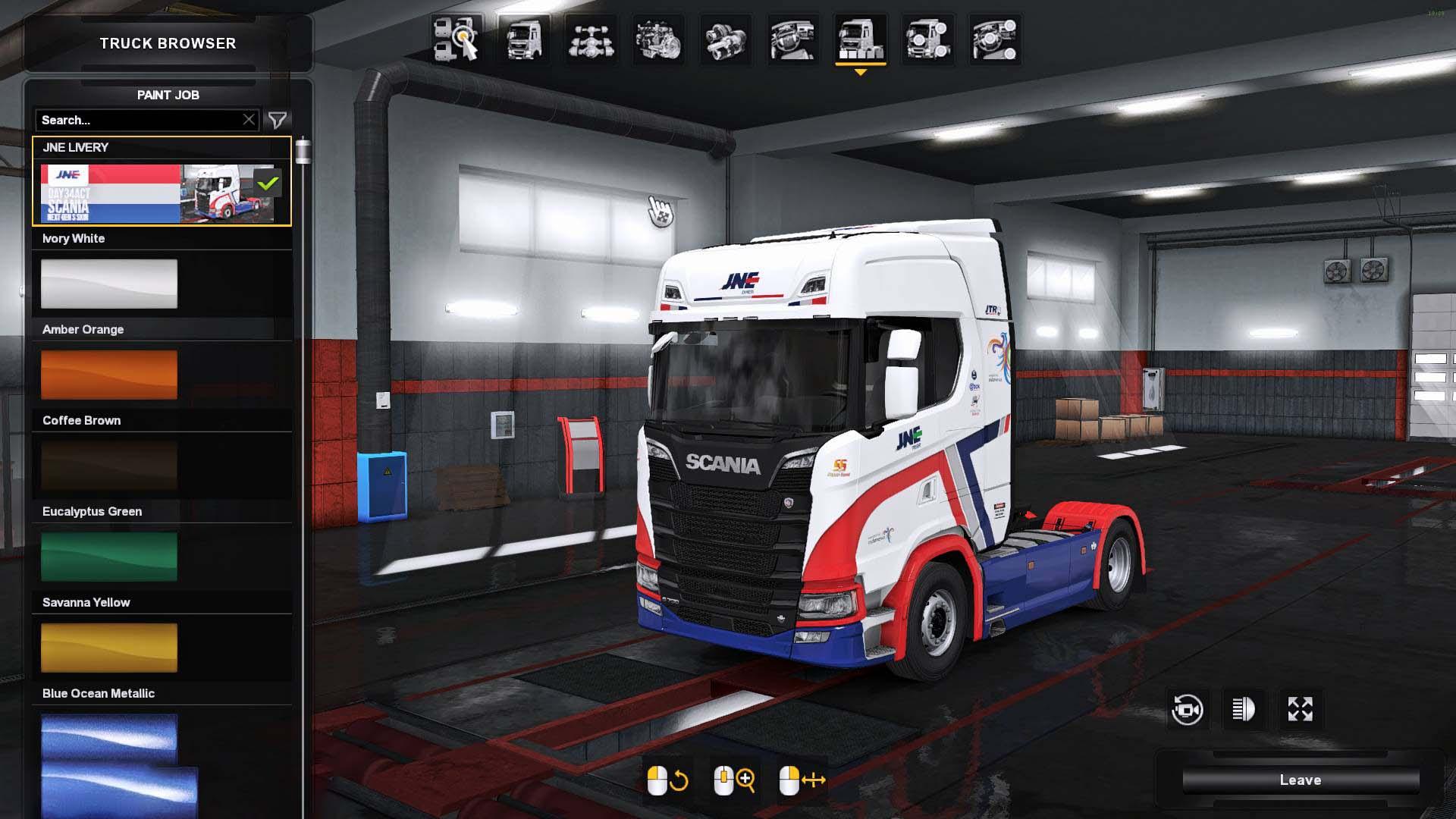
Task: Leave the truck browser
Action: tap(1300, 780)
